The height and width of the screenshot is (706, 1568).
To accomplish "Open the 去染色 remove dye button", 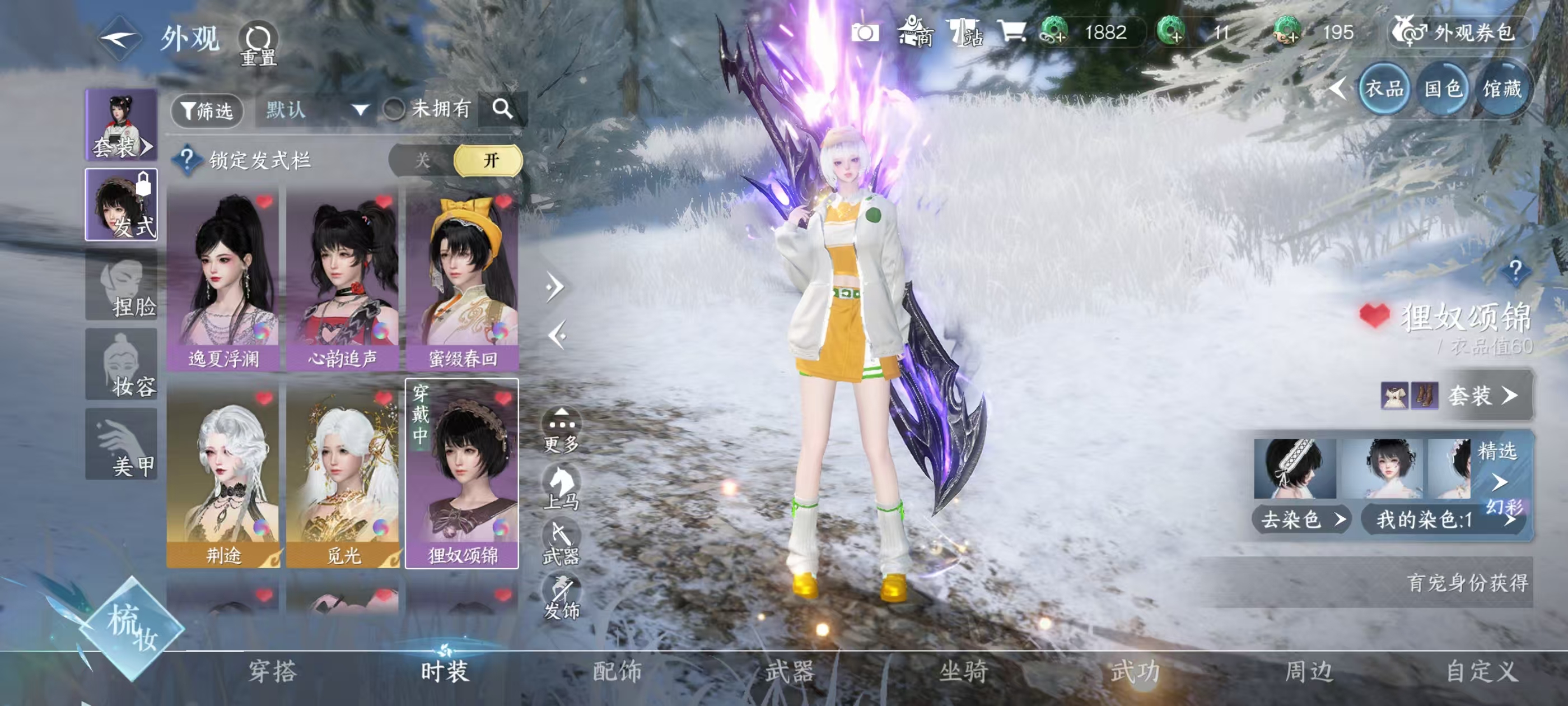I will pos(1301,519).
